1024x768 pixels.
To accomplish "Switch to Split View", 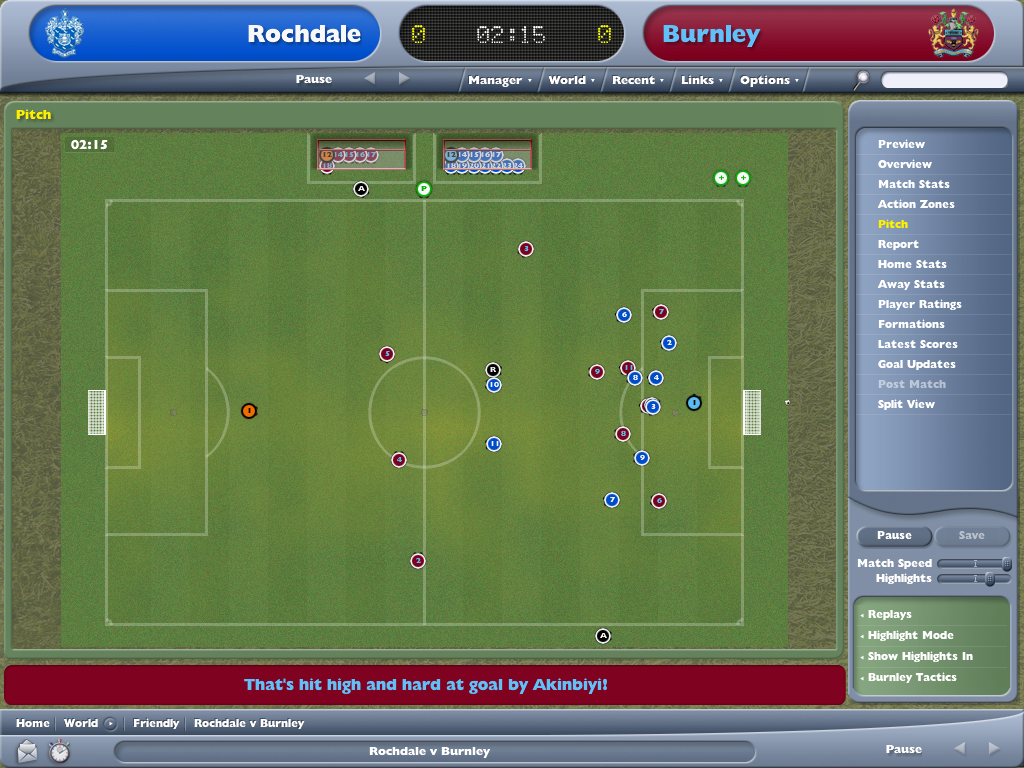I will [x=906, y=404].
